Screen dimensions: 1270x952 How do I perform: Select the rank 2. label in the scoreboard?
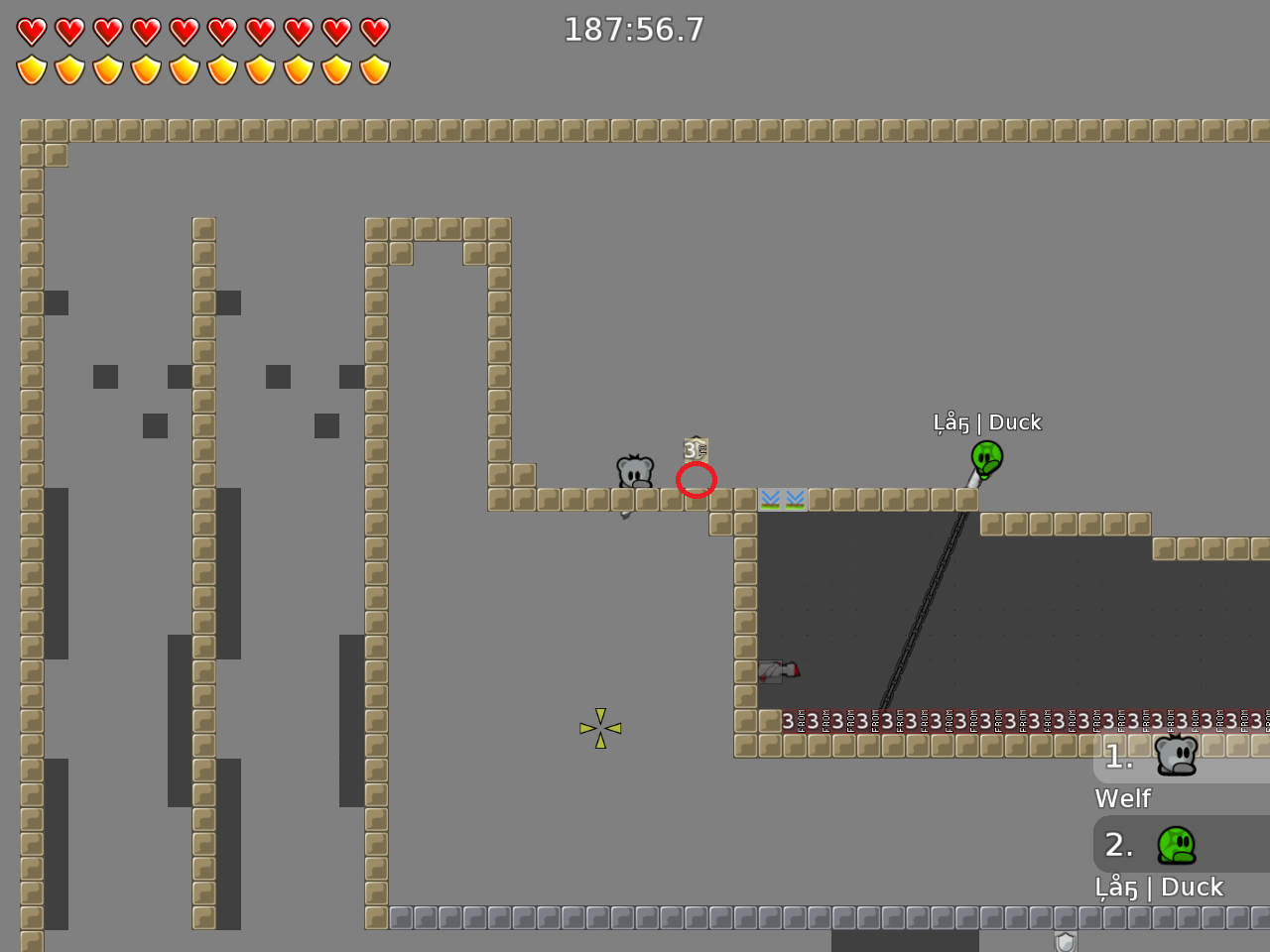(1118, 845)
